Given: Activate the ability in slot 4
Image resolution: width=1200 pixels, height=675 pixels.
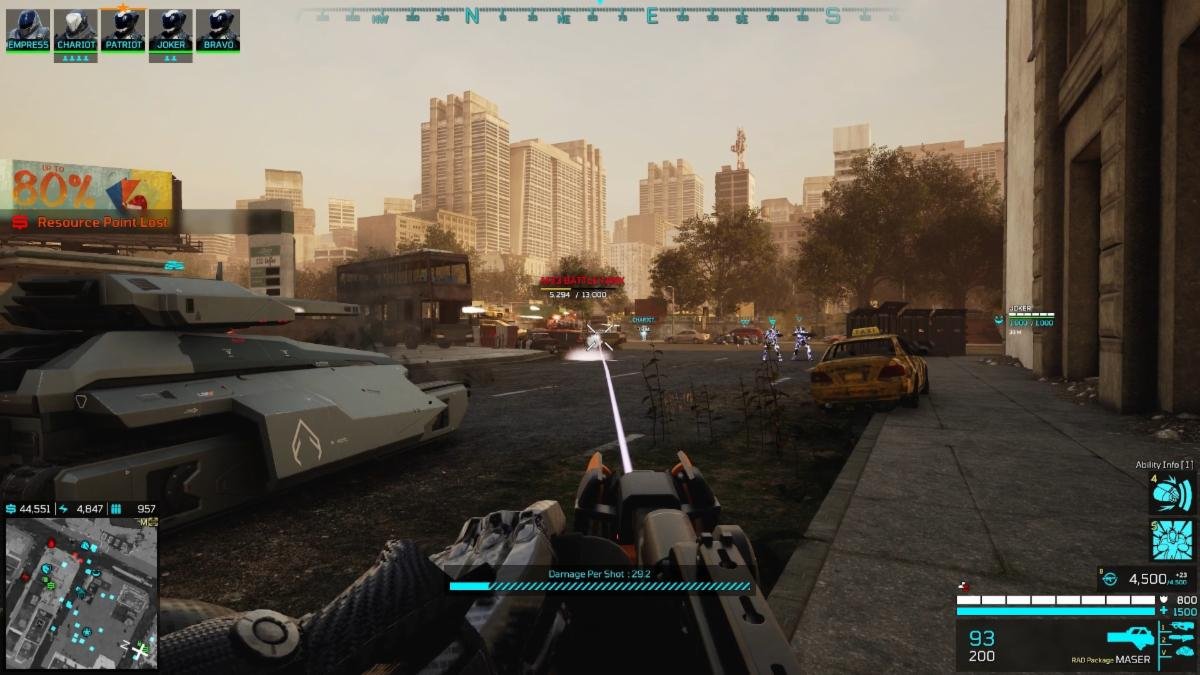Looking at the screenshot, I should click(x=1172, y=494).
